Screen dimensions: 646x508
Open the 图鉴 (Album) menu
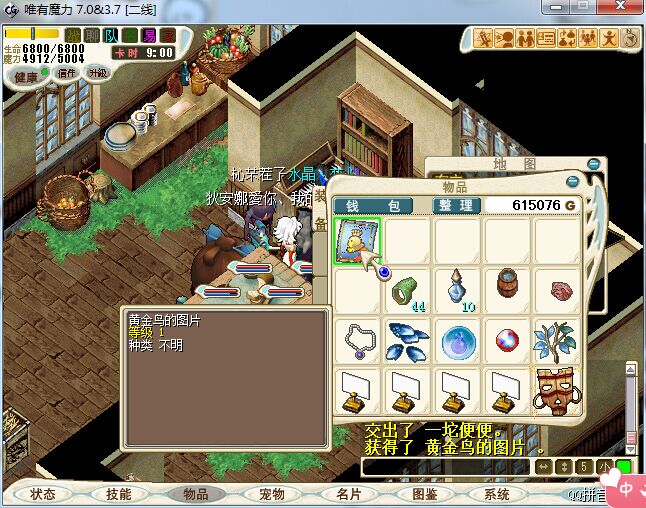click(x=424, y=494)
